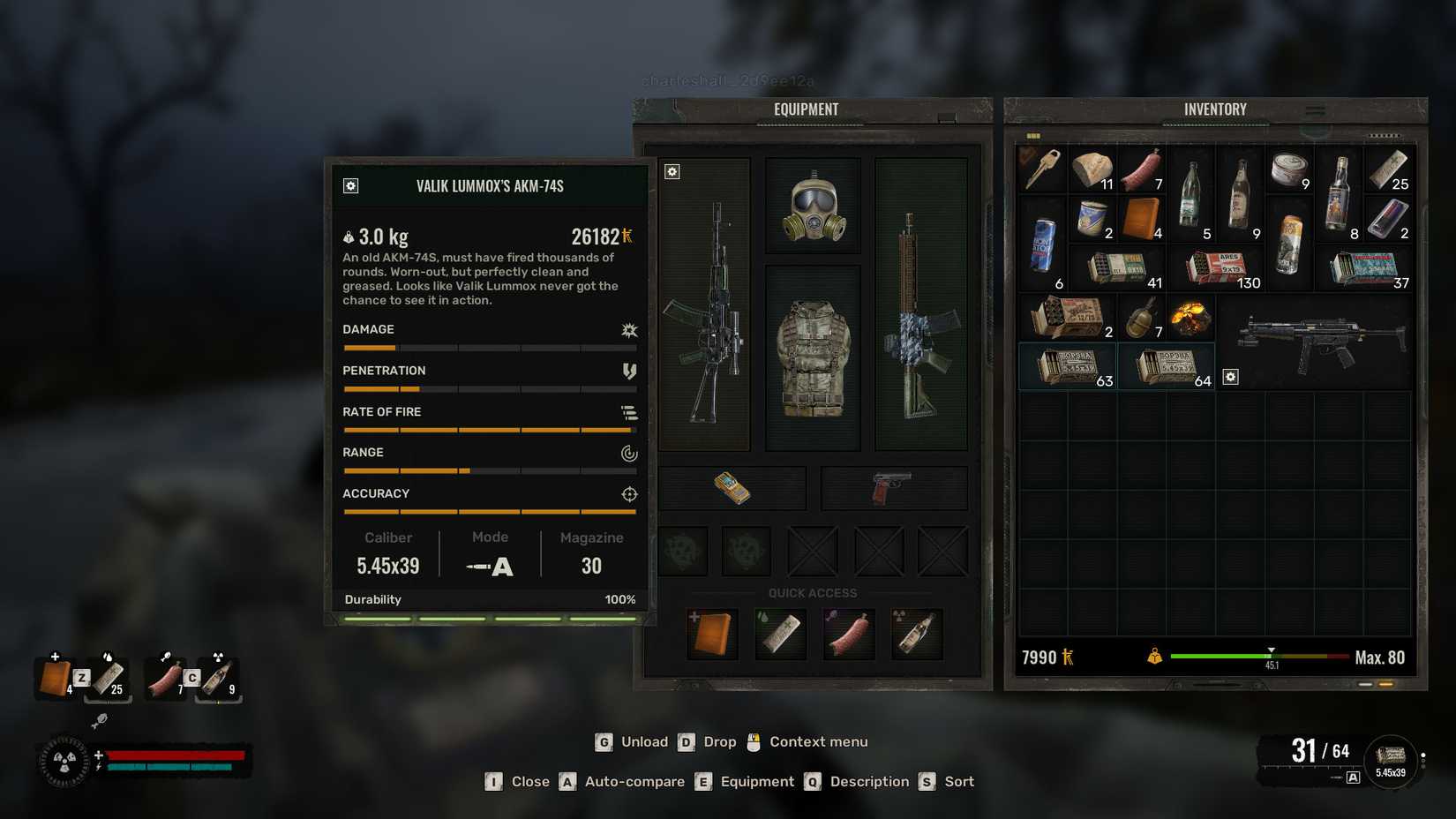Screen dimensions: 1456x819
Task: Select the canned food stack of 9
Action: point(1289,169)
